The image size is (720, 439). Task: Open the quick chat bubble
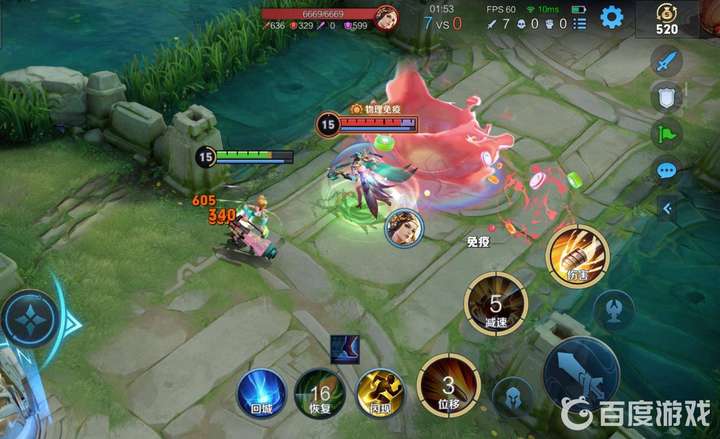[x=666, y=170]
